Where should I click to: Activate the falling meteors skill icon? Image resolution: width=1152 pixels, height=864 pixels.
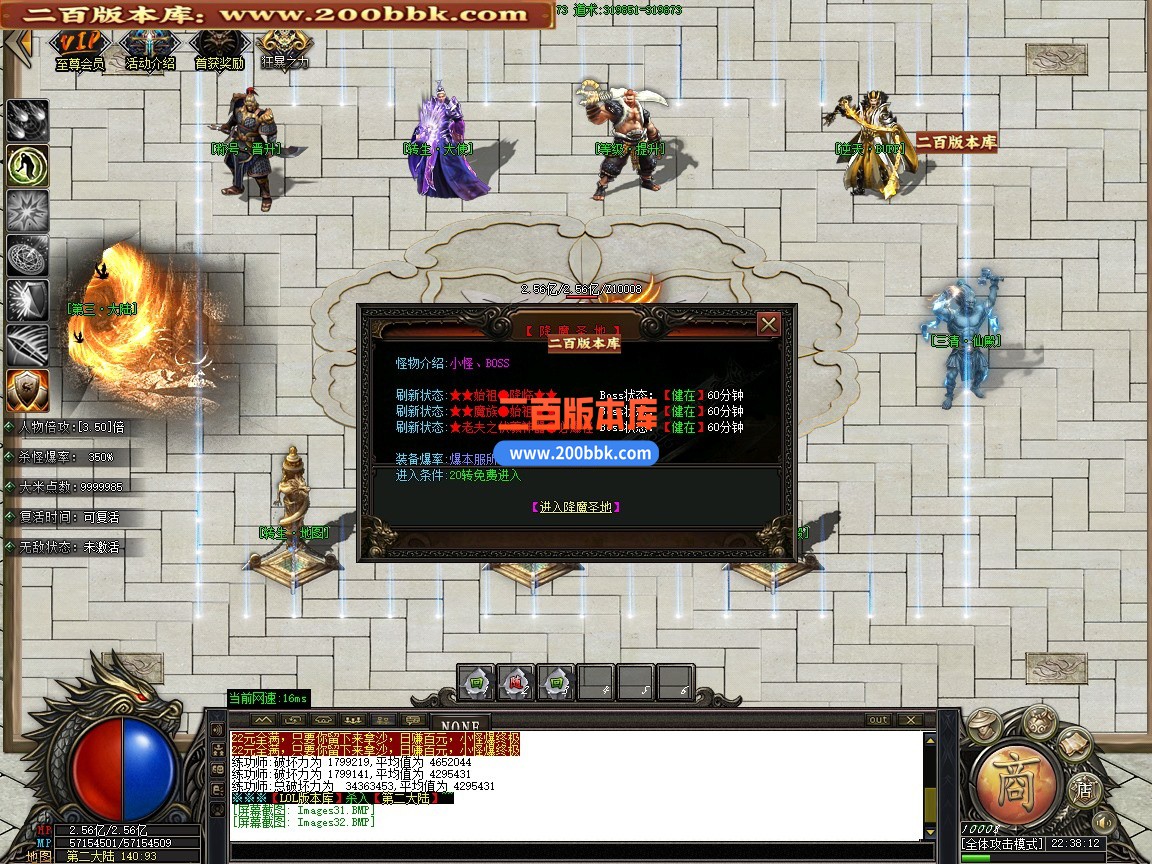tap(27, 120)
